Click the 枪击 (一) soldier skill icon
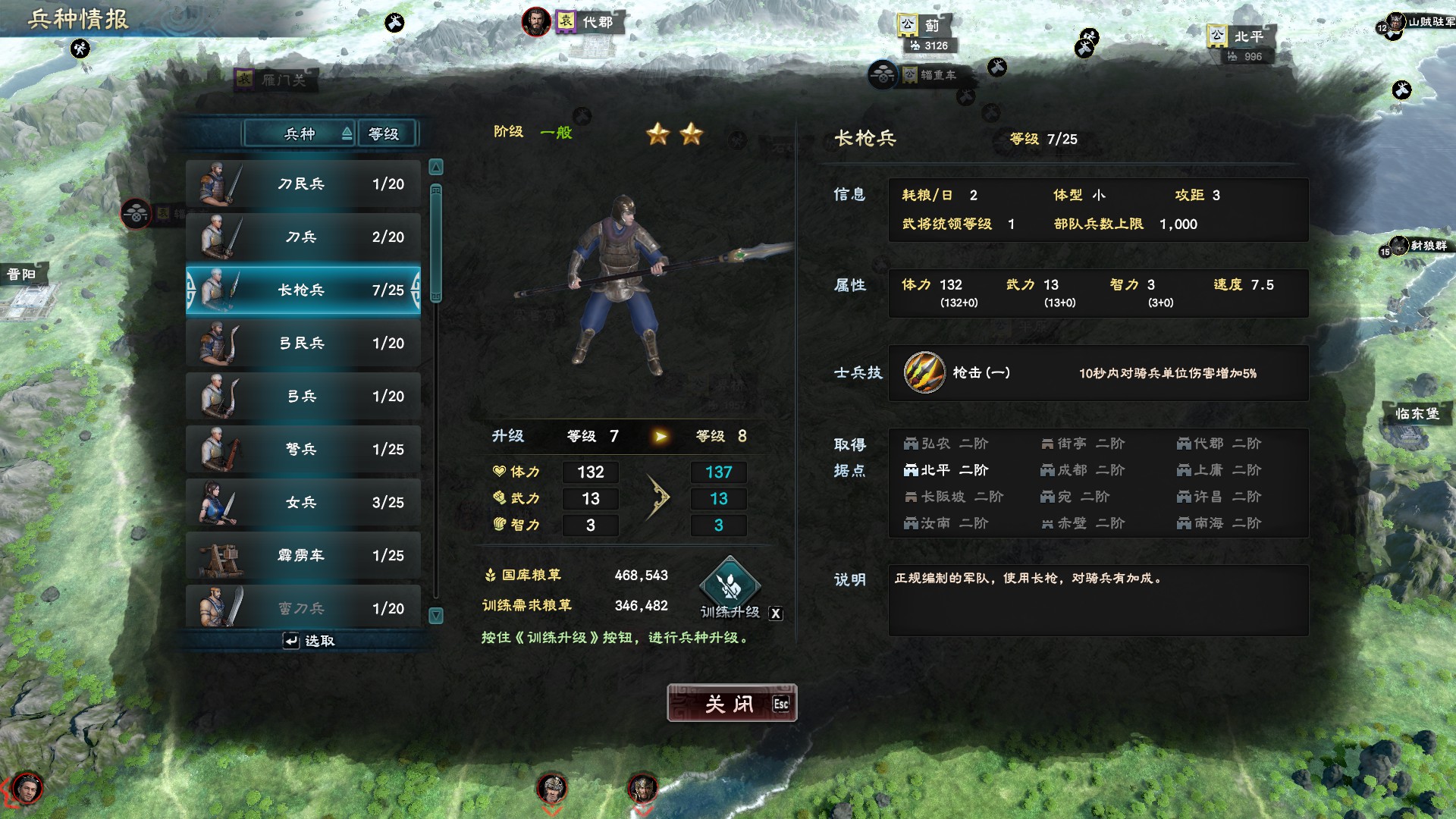The width and height of the screenshot is (1456, 819). (924, 373)
